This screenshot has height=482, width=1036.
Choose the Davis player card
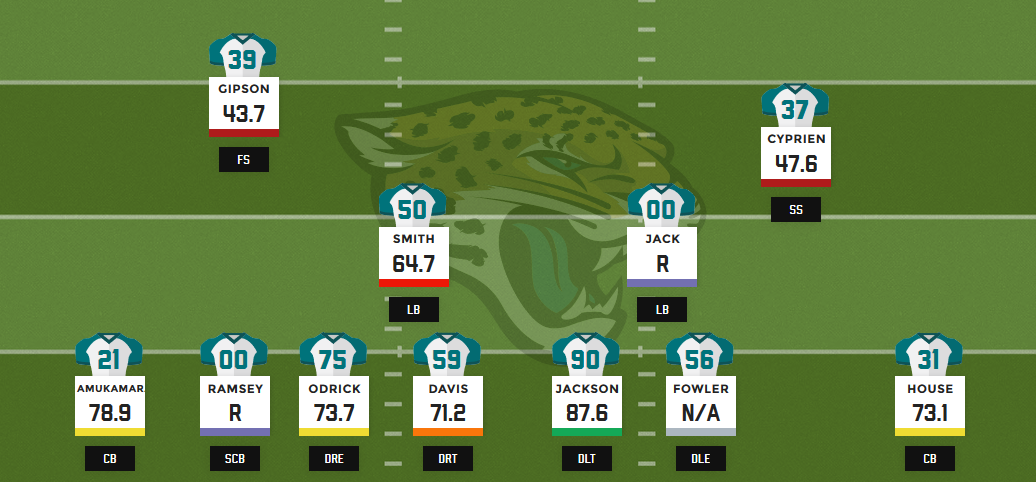coord(448,402)
